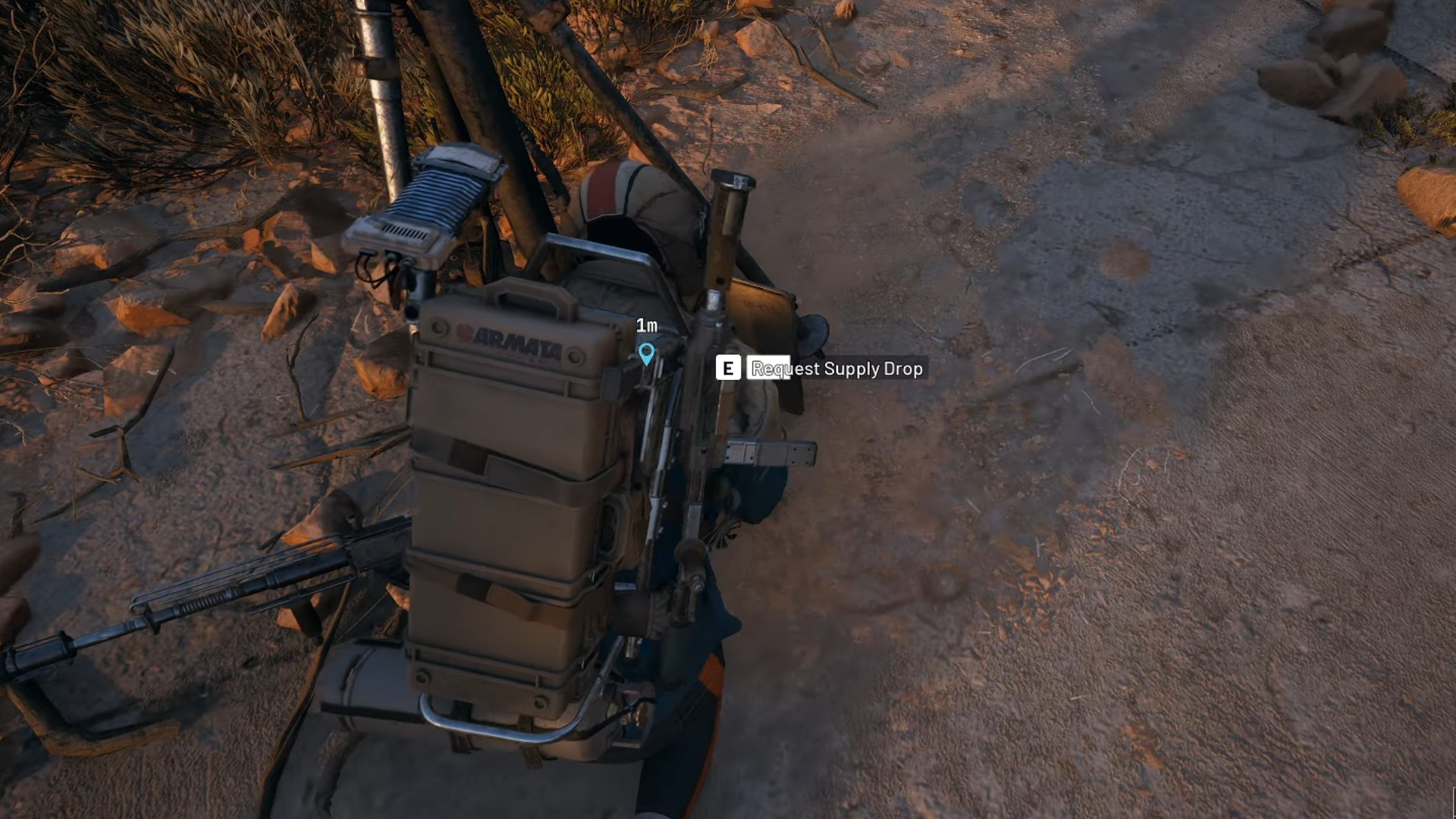This screenshot has height=819, width=1456.
Task: Click the E keybind icon
Action: point(728,369)
